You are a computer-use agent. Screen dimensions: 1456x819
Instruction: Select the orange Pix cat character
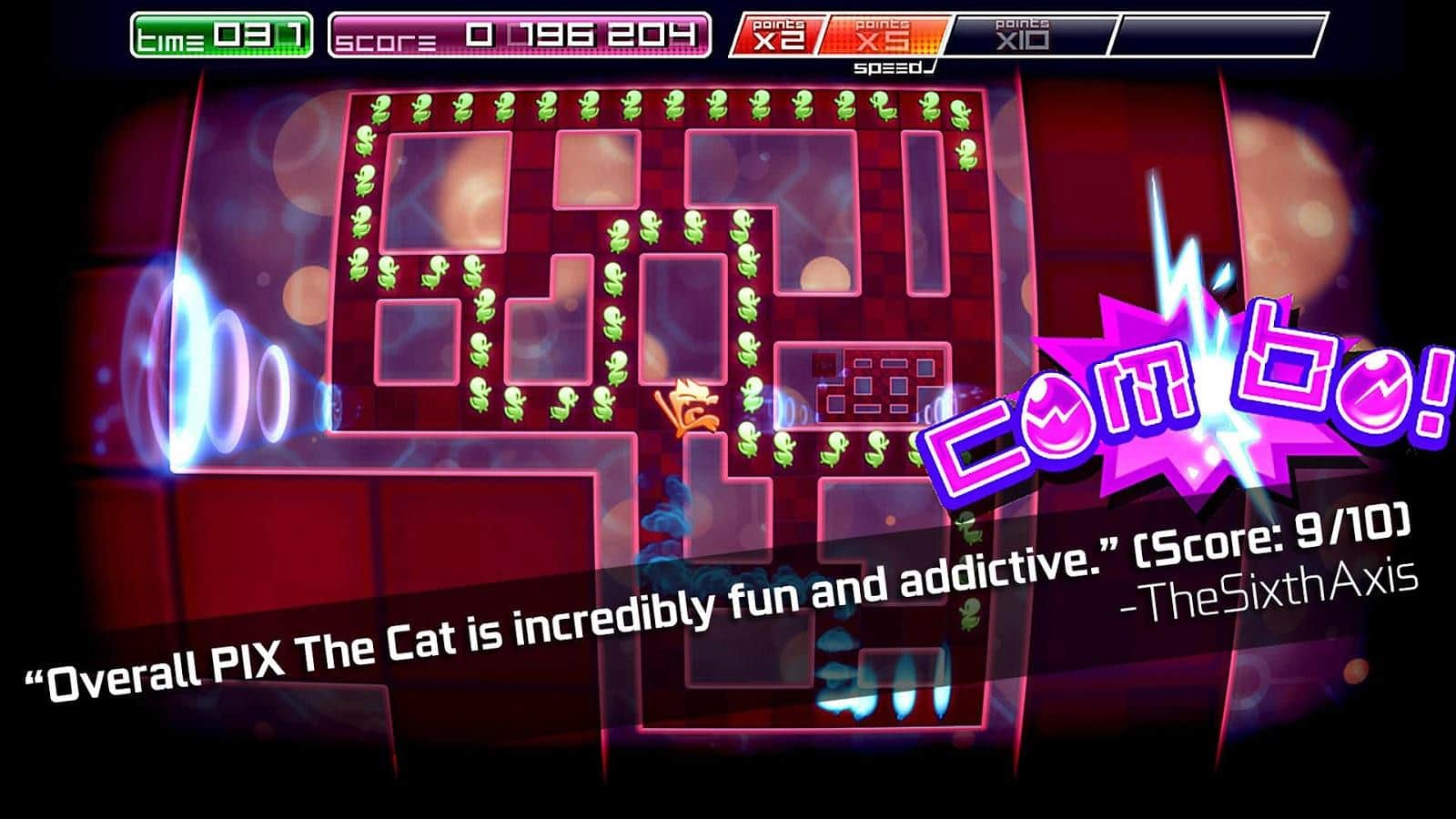687,409
